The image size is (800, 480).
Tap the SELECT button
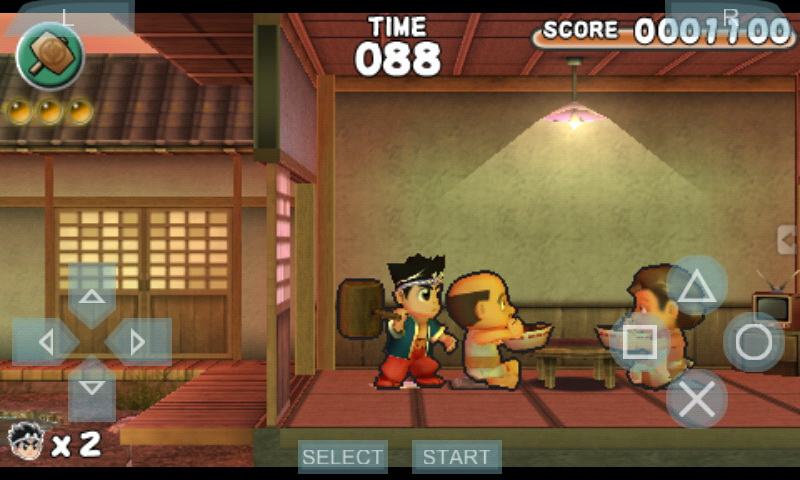coord(342,457)
